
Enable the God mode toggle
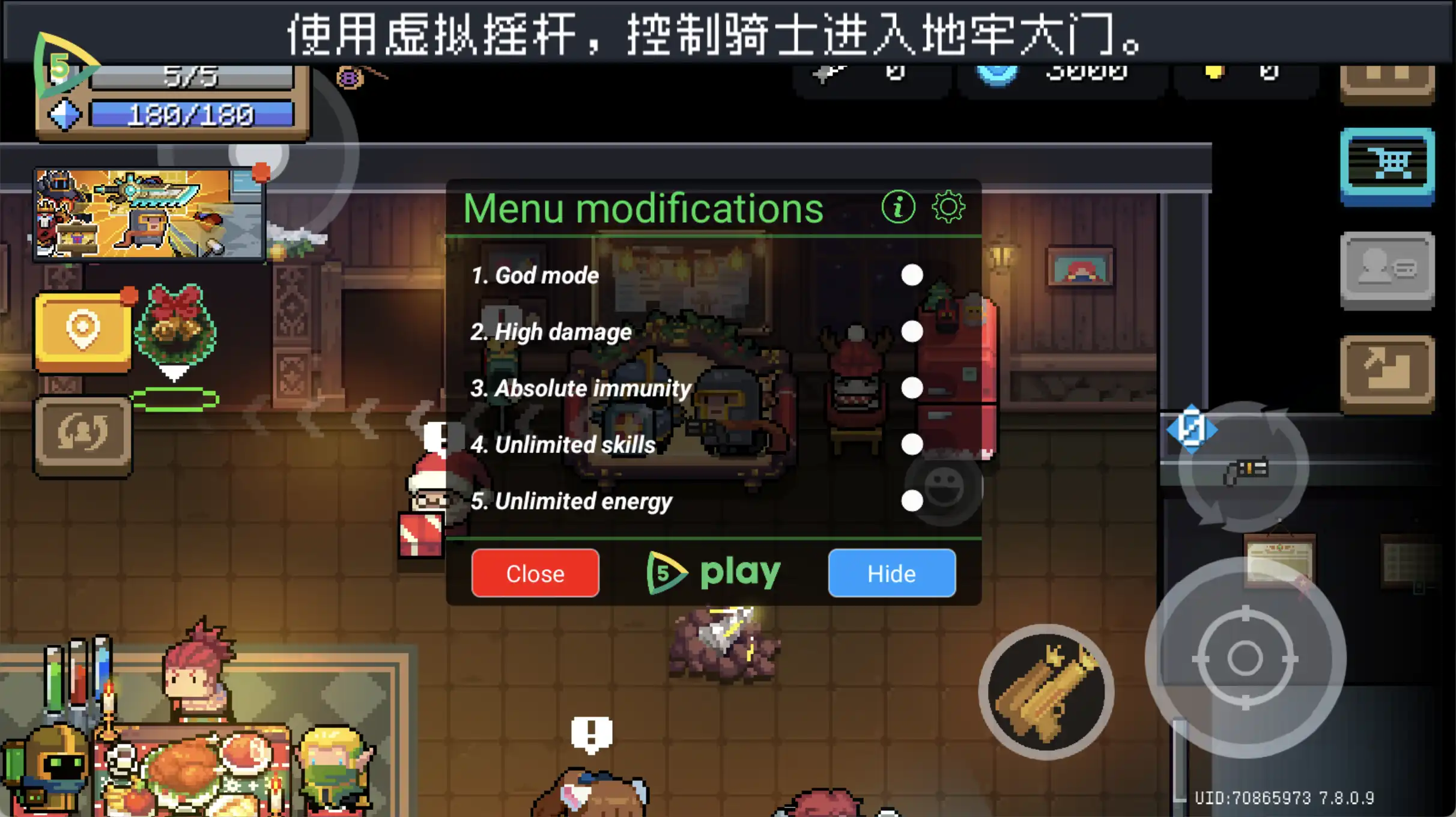point(912,275)
